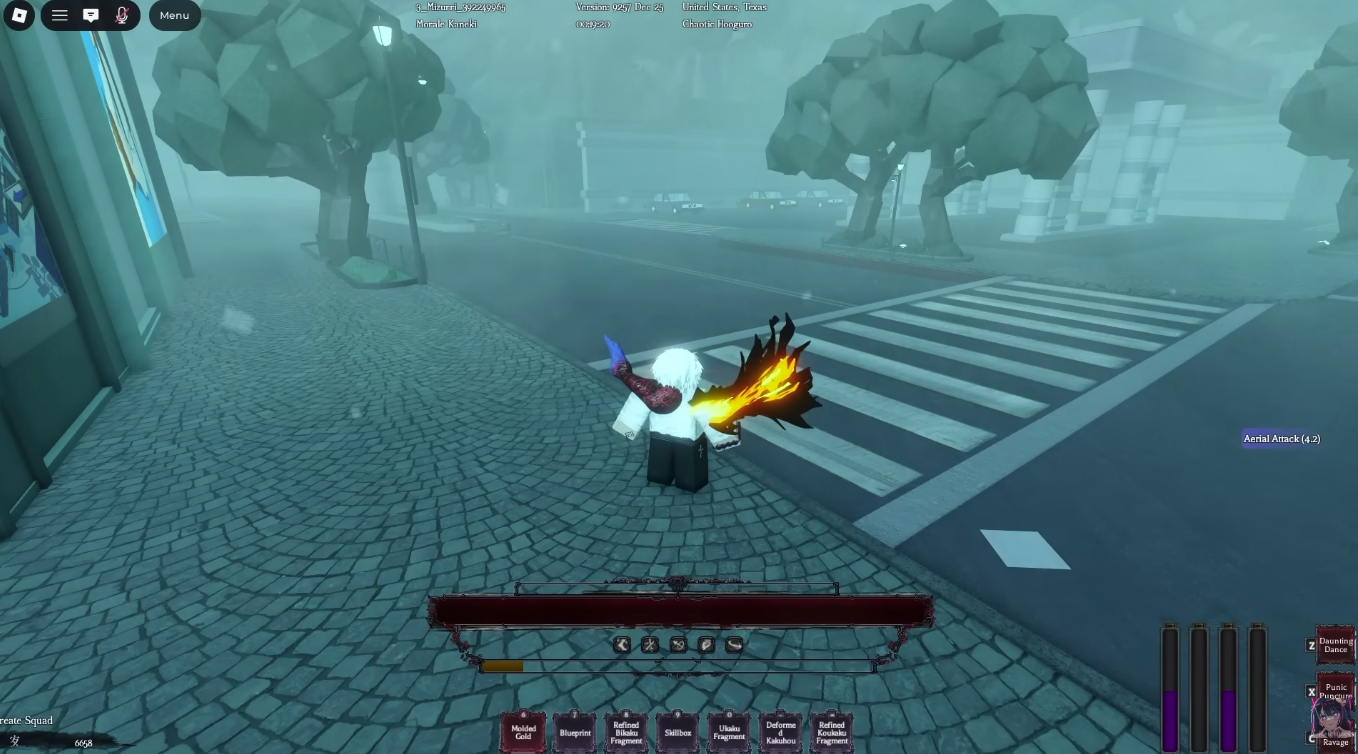Click the claw weapon icon in hotbar

[x=678, y=645]
